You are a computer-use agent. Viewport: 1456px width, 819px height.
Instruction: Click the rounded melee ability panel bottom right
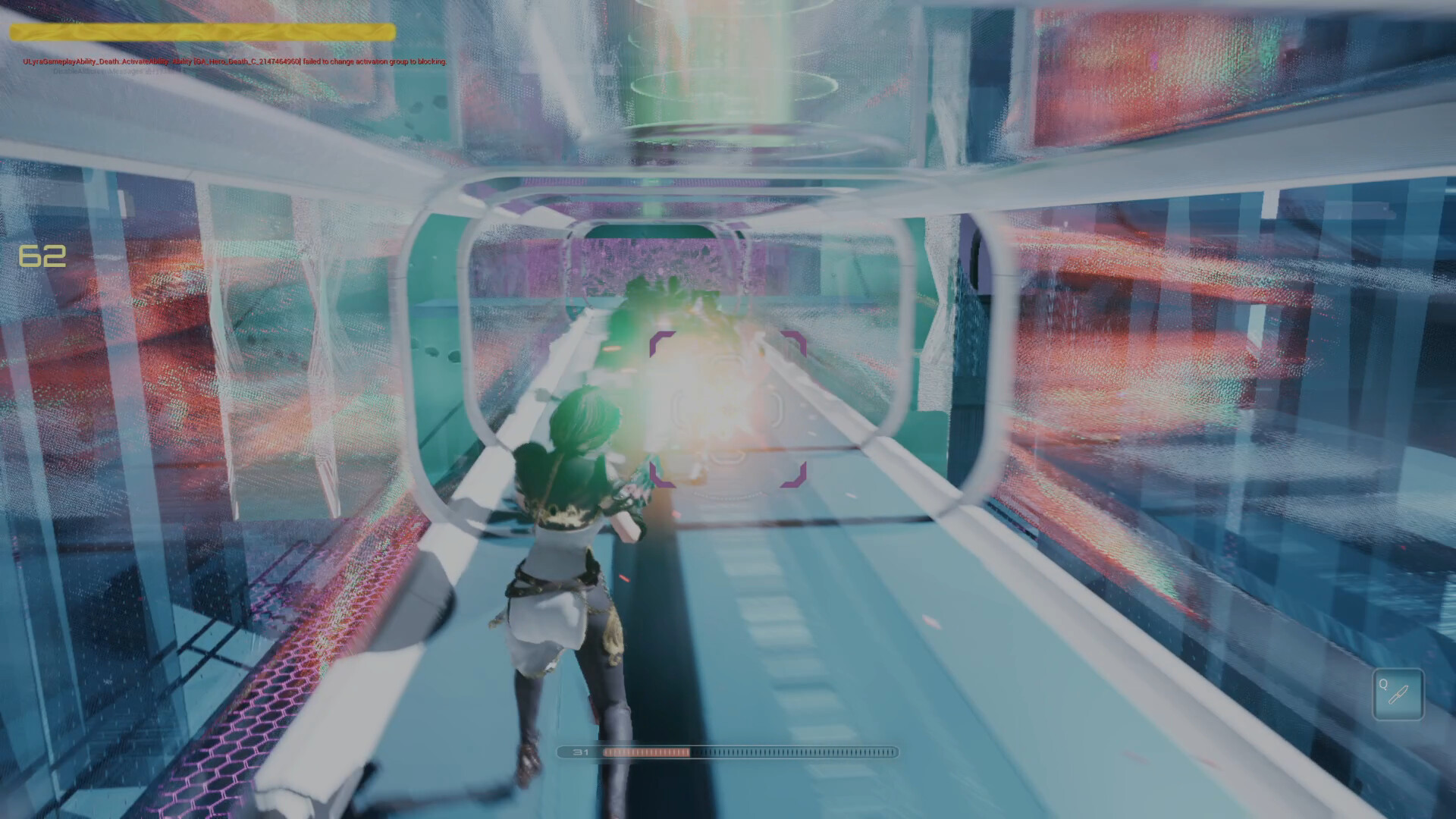tap(1399, 695)
